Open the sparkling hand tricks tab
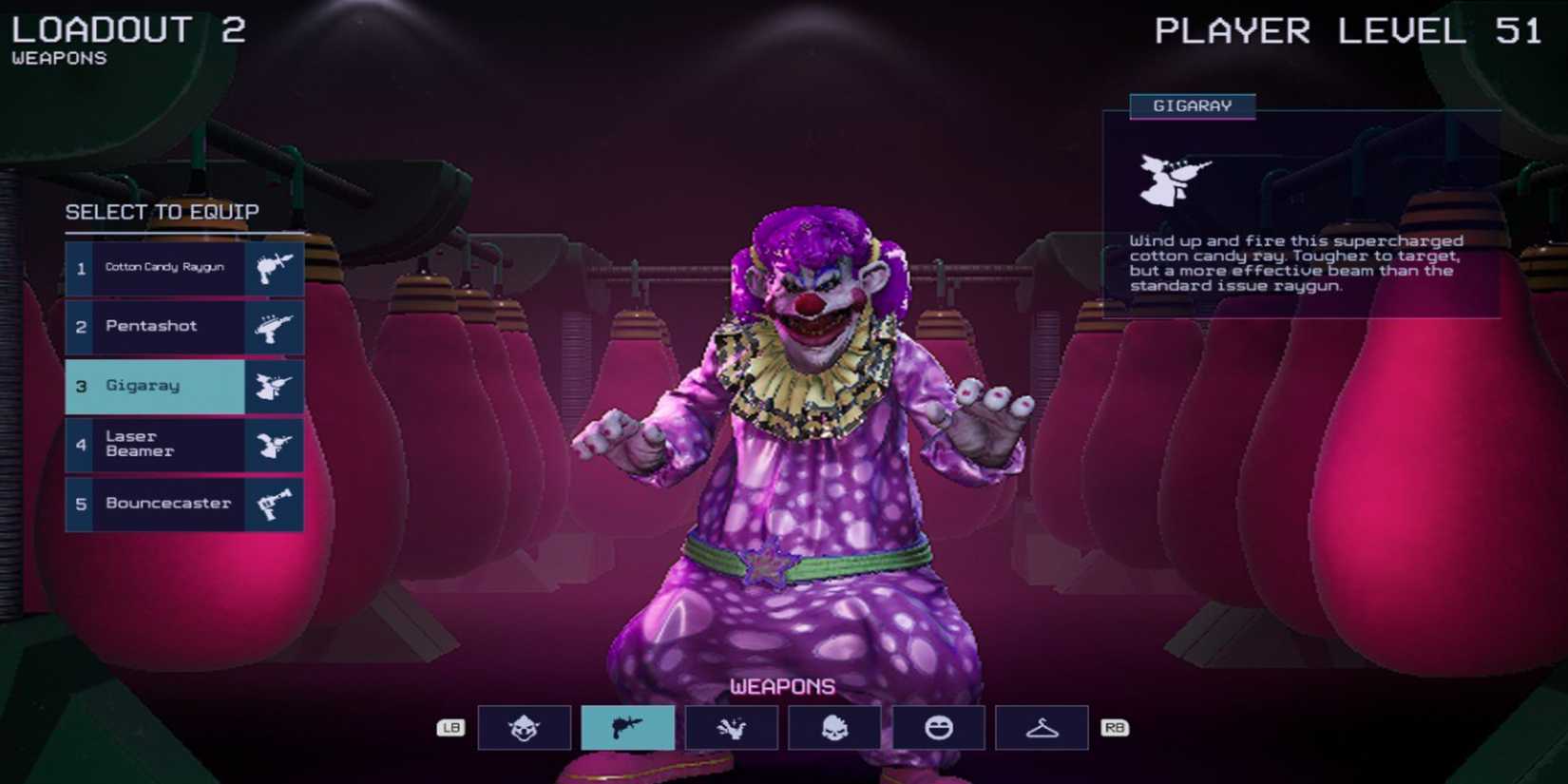 pyautogui.click(x=732, y=727)
